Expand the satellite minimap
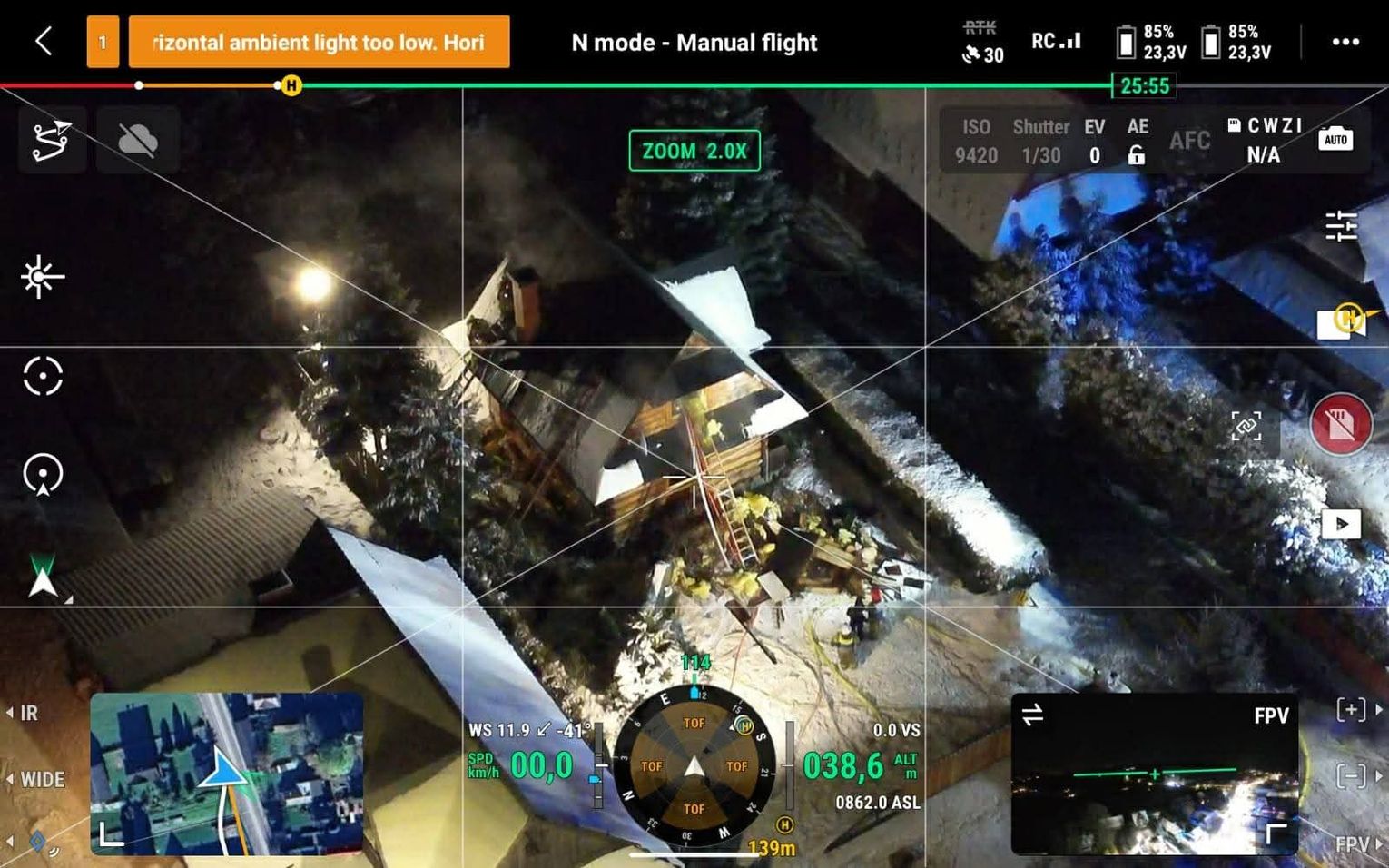 pos(226,774)
